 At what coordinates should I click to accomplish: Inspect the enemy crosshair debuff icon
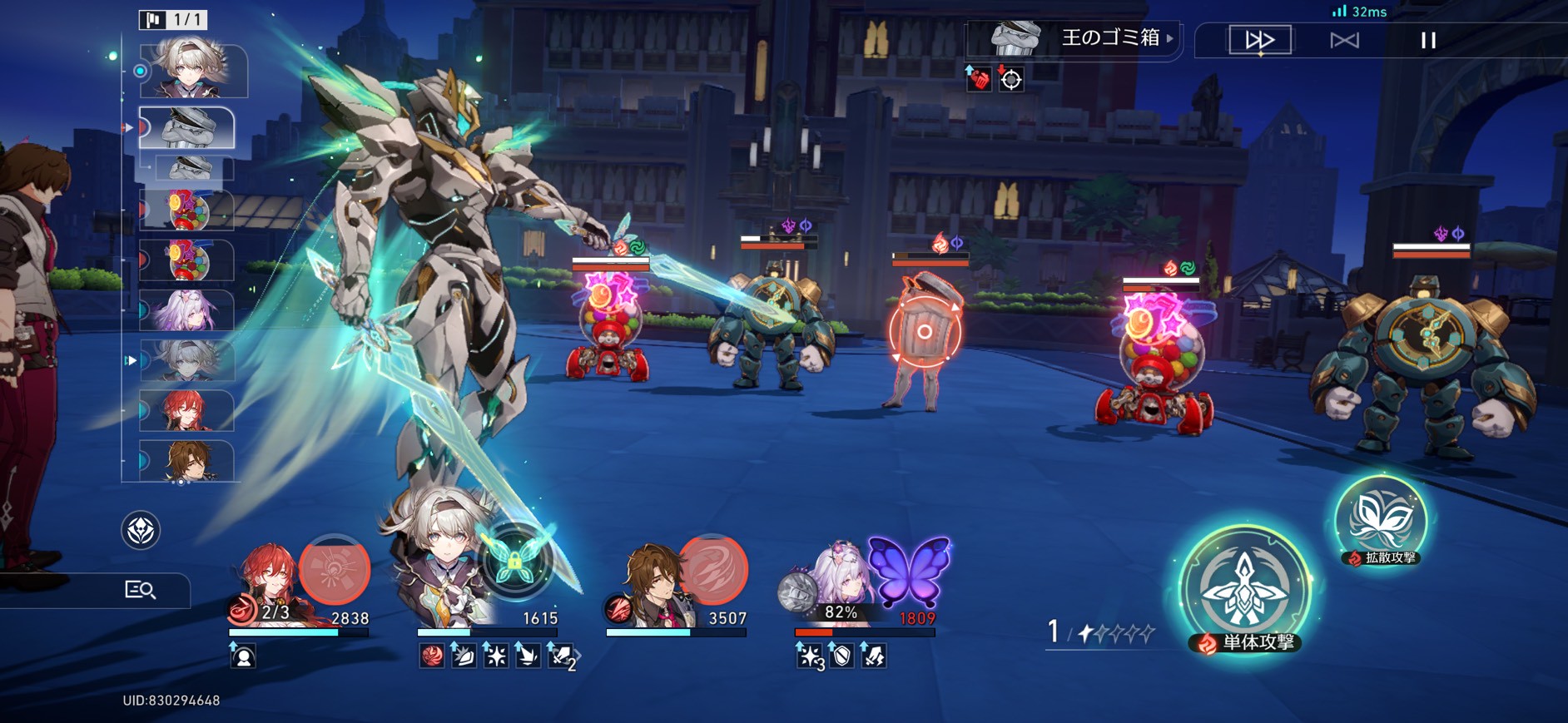tap(1011, 80)
